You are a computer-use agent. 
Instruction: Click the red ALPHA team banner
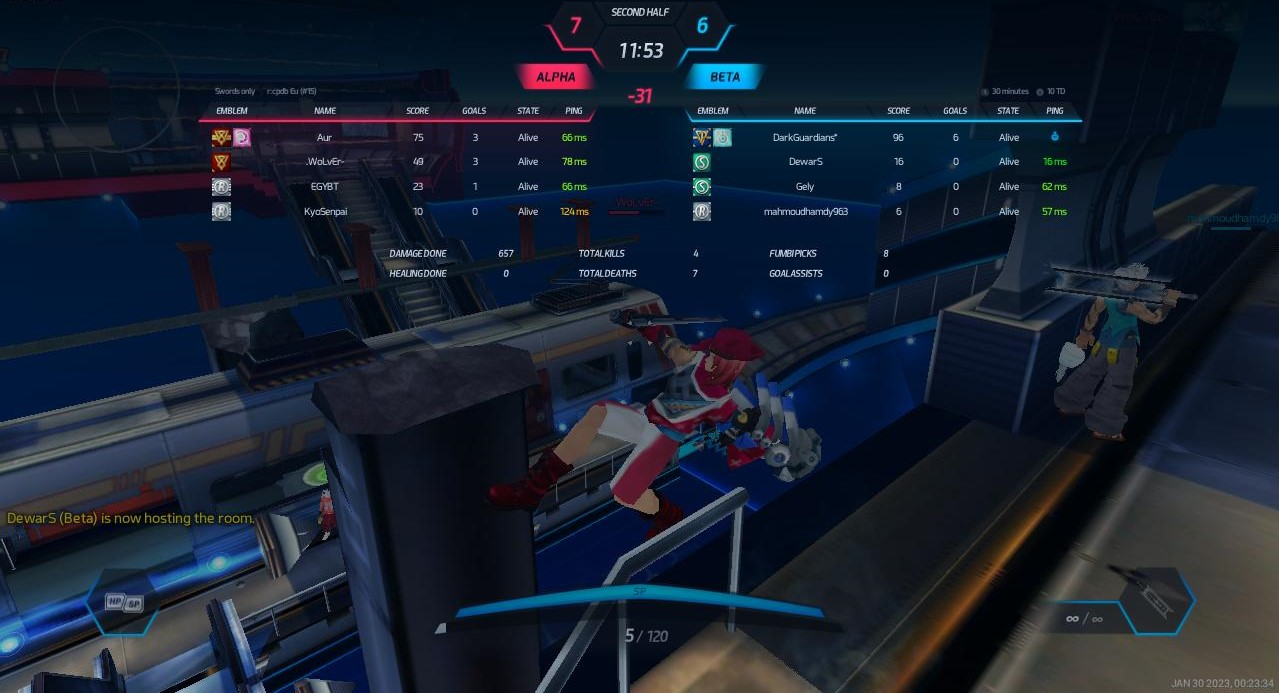(x=555, y=77)
